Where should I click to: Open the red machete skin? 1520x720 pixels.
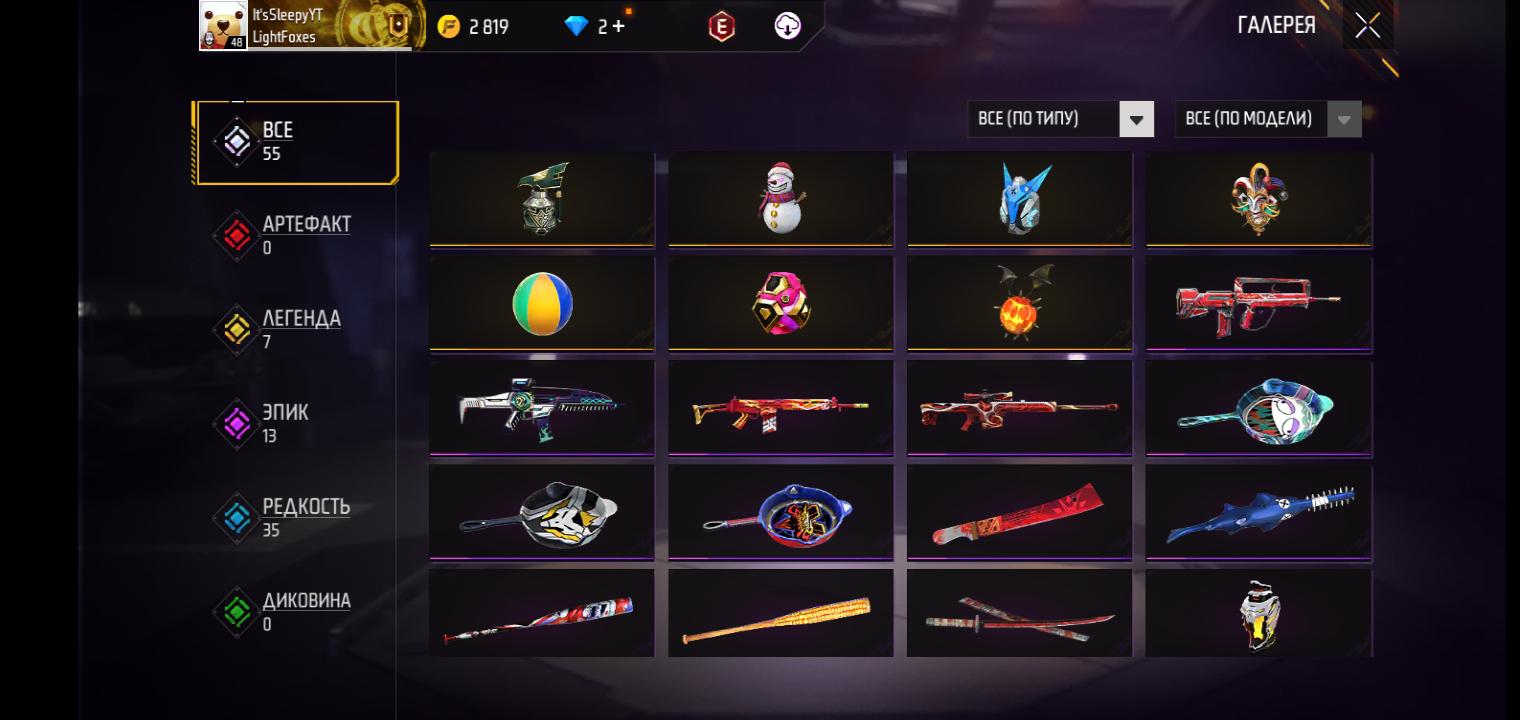1019,513
